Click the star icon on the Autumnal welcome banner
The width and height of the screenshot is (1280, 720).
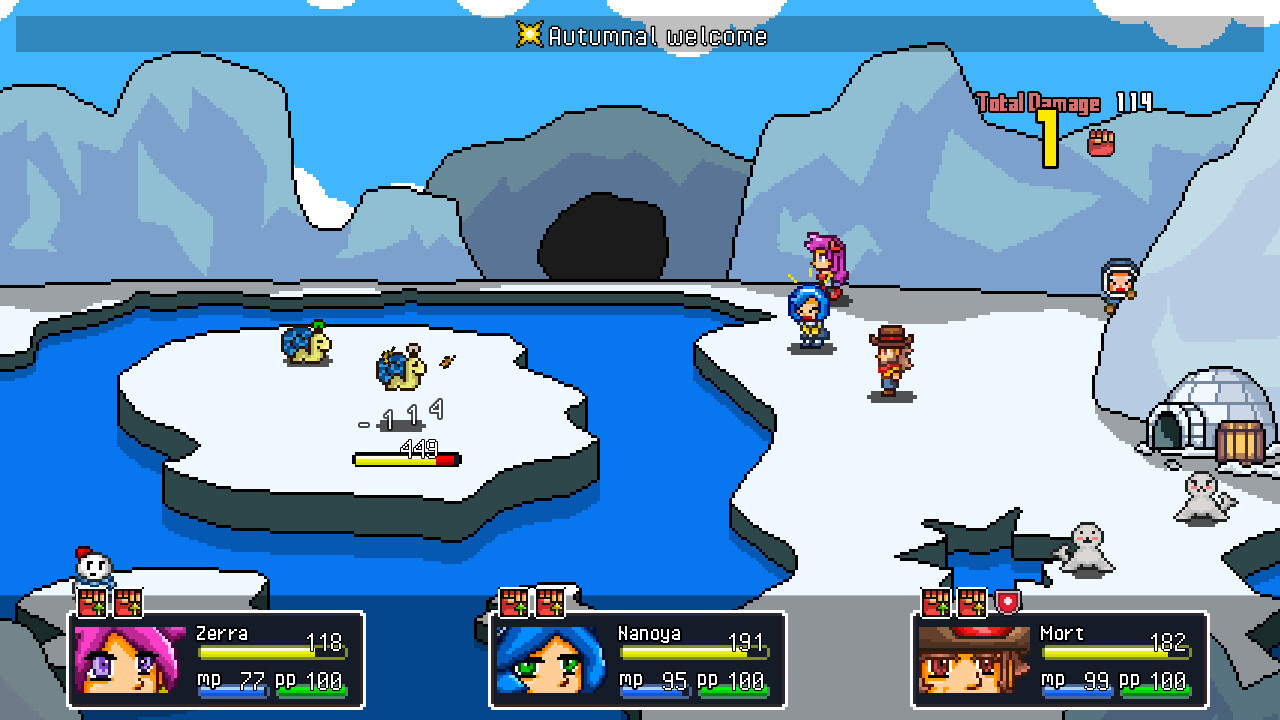pyautogui.click(x=533, y=36)
